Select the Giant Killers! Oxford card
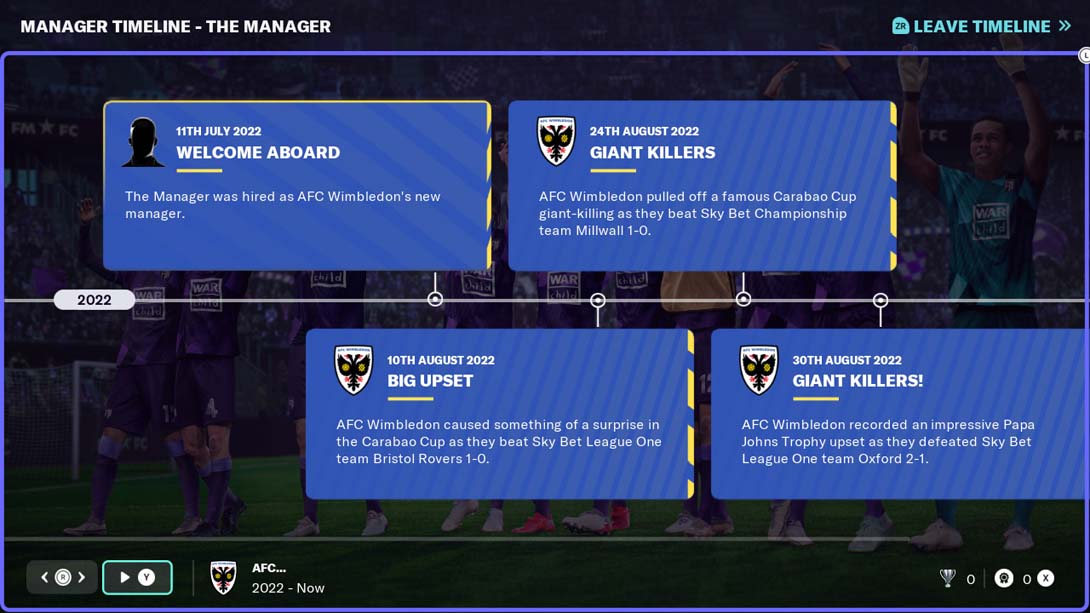 pyautogui.click(x=899, y=413)
